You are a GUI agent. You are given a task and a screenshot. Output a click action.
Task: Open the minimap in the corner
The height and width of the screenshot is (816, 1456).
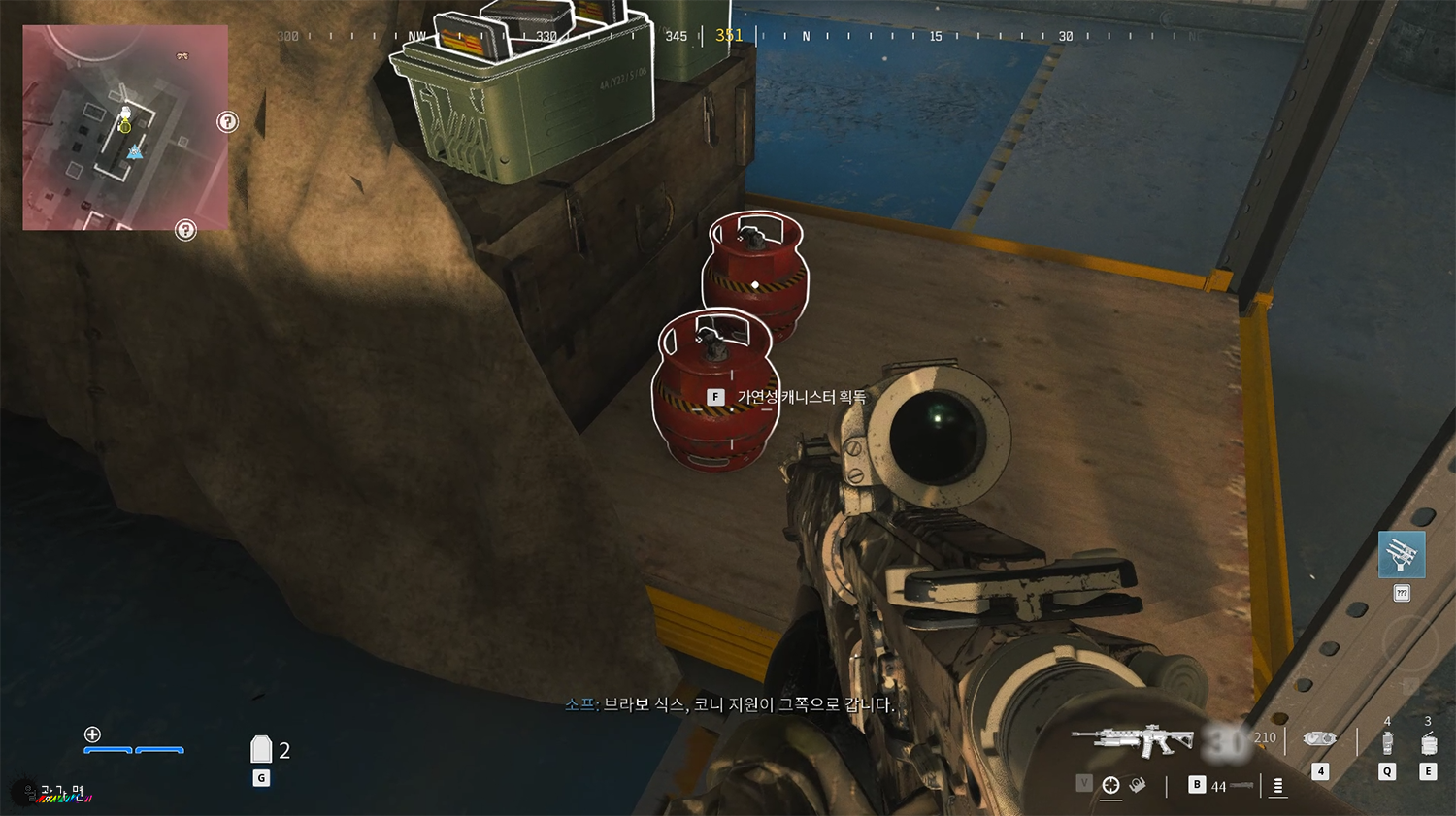point(125,127)
